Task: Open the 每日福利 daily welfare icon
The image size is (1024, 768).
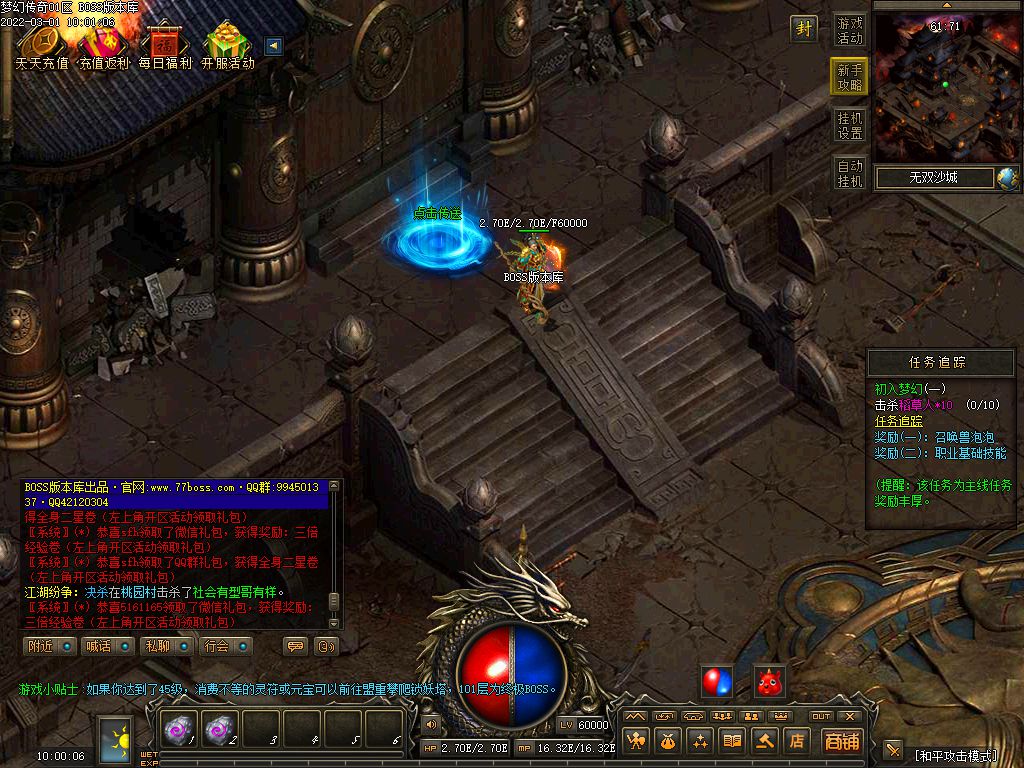Action: tap(165, 45)
